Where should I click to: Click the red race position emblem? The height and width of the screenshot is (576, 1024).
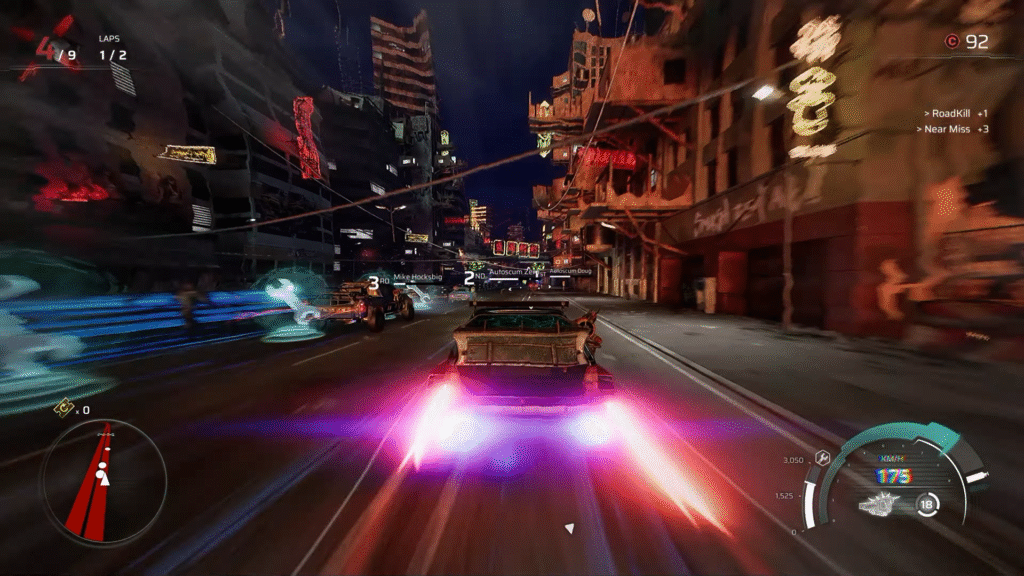coord(46,49)
